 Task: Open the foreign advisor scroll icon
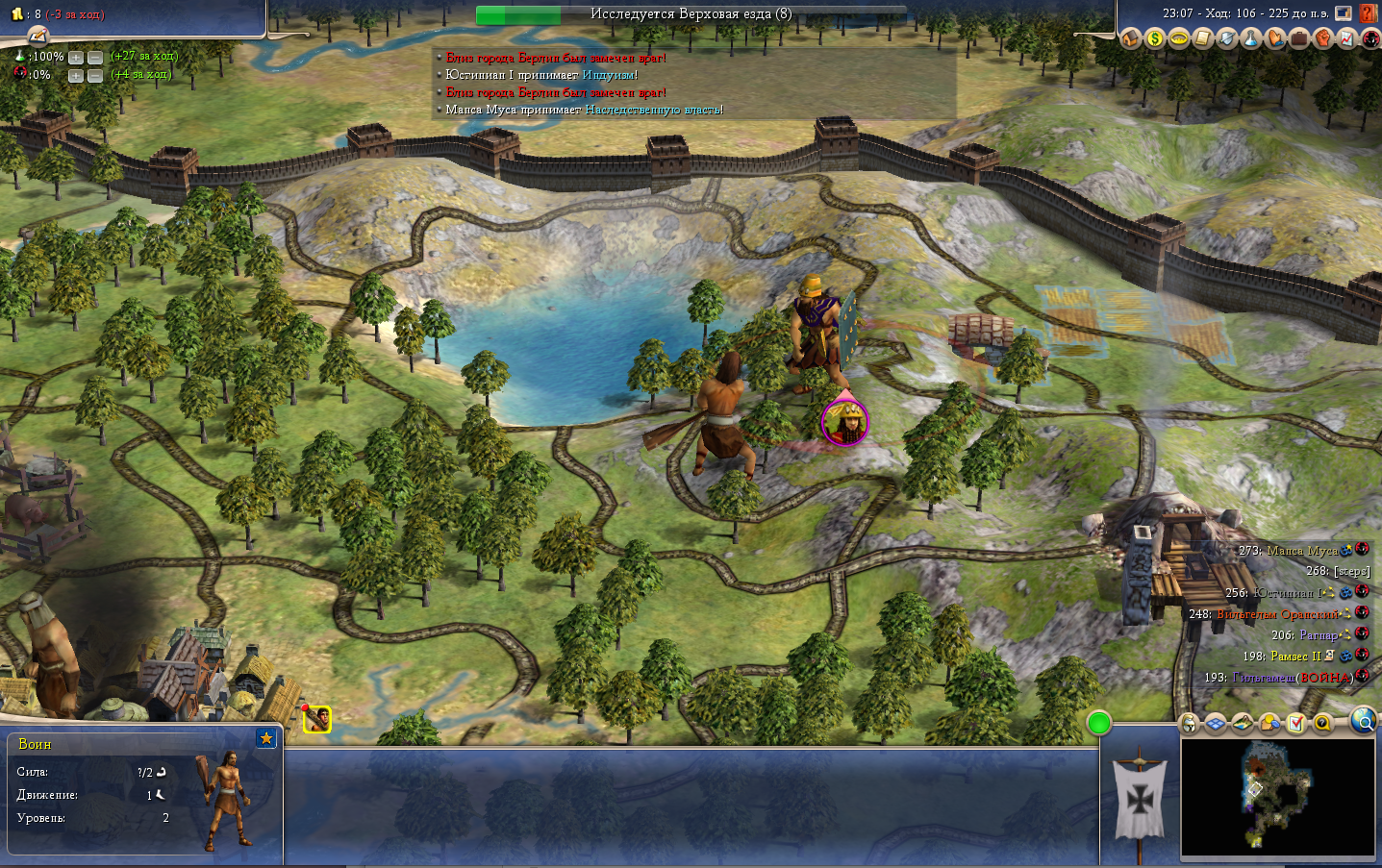pyautogui.click(x=1202, y=38)
